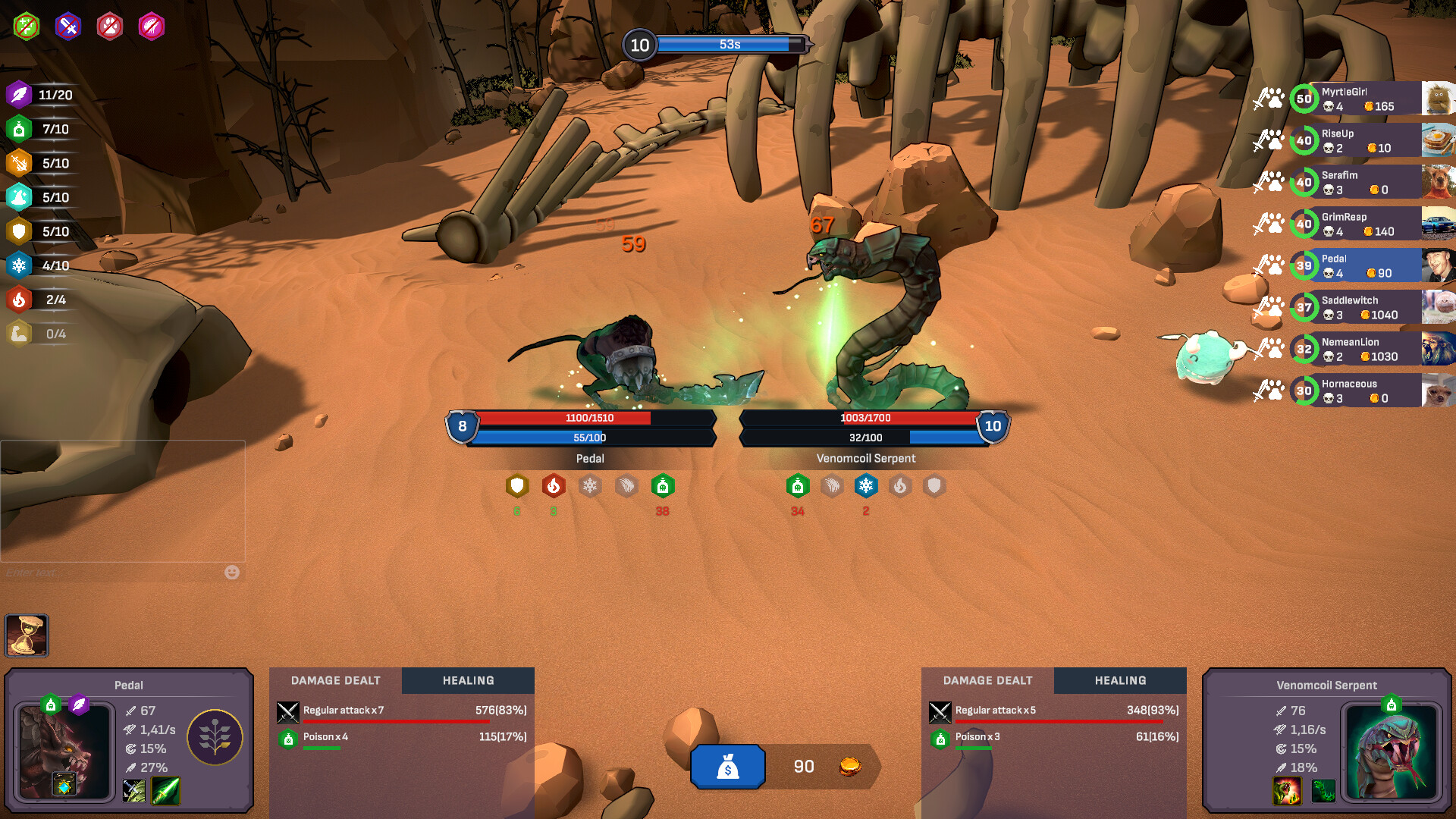Show Venomcoil Serpent's Healing tab
The width and height of the screenshot is (1456, 819).
[x=1120, y=680]
